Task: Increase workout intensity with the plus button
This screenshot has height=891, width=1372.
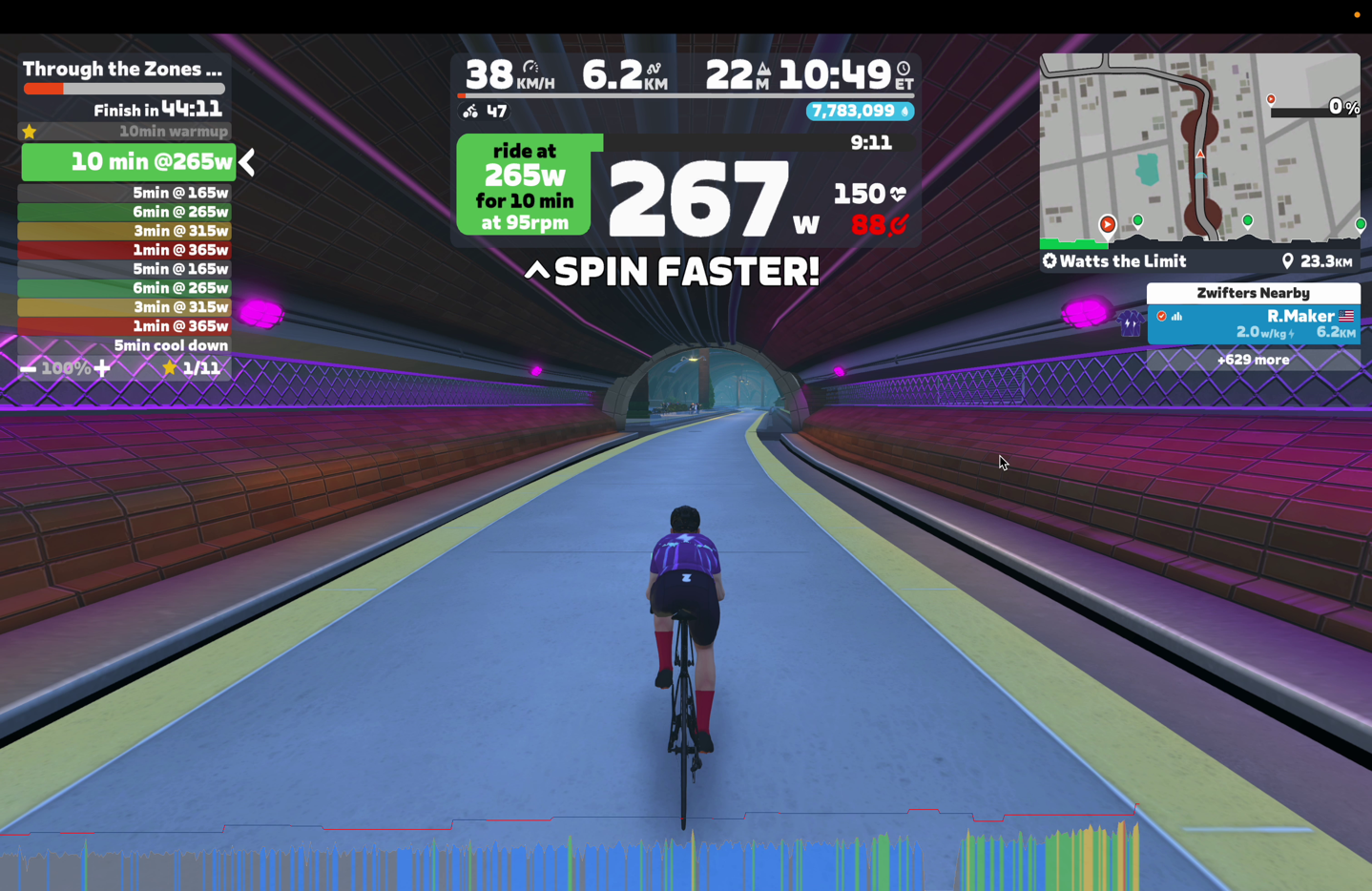Action: pos(102,368)
